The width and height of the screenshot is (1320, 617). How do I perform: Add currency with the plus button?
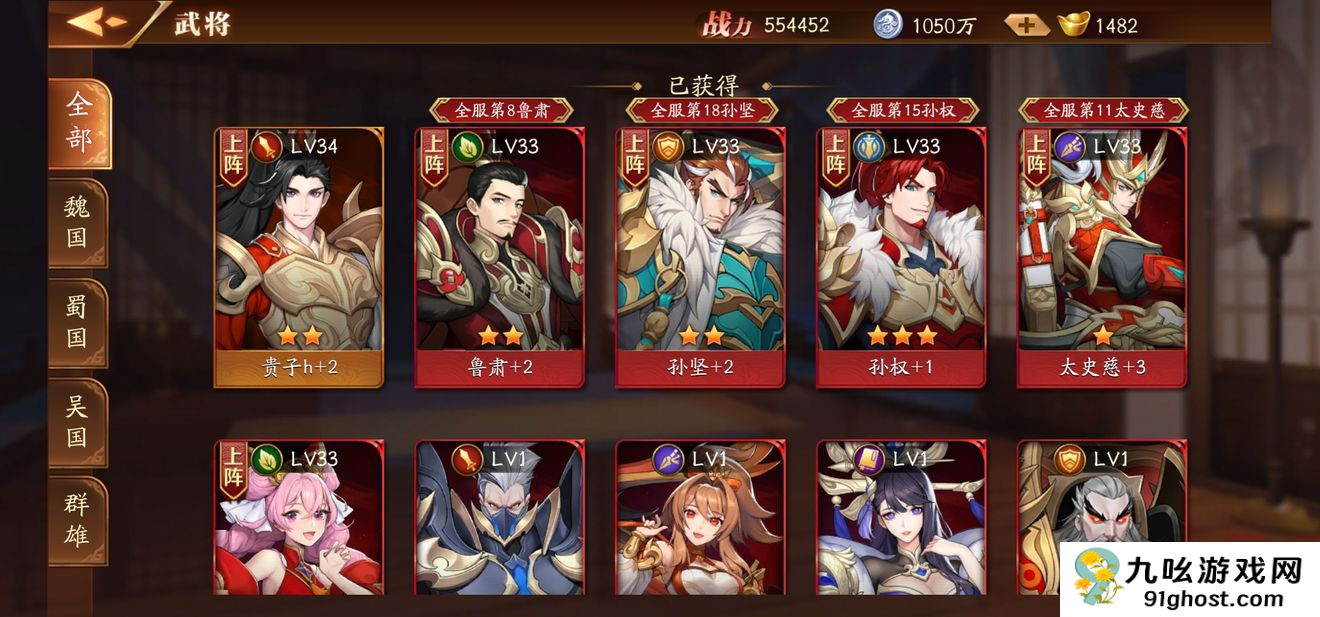[x=1026, y=25]
